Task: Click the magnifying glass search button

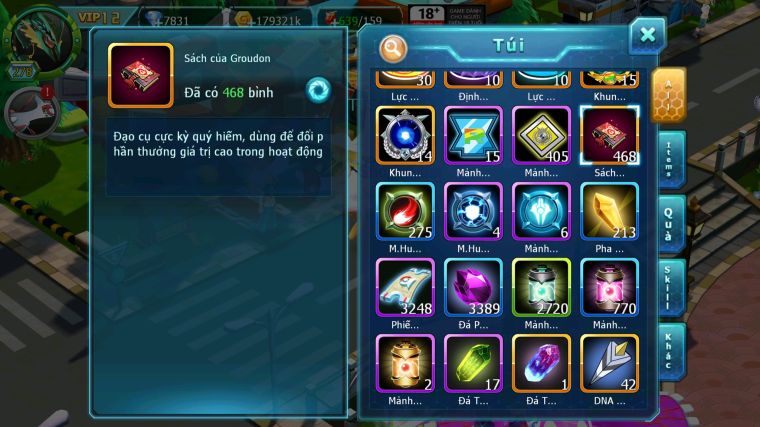Action: [394, 47]
